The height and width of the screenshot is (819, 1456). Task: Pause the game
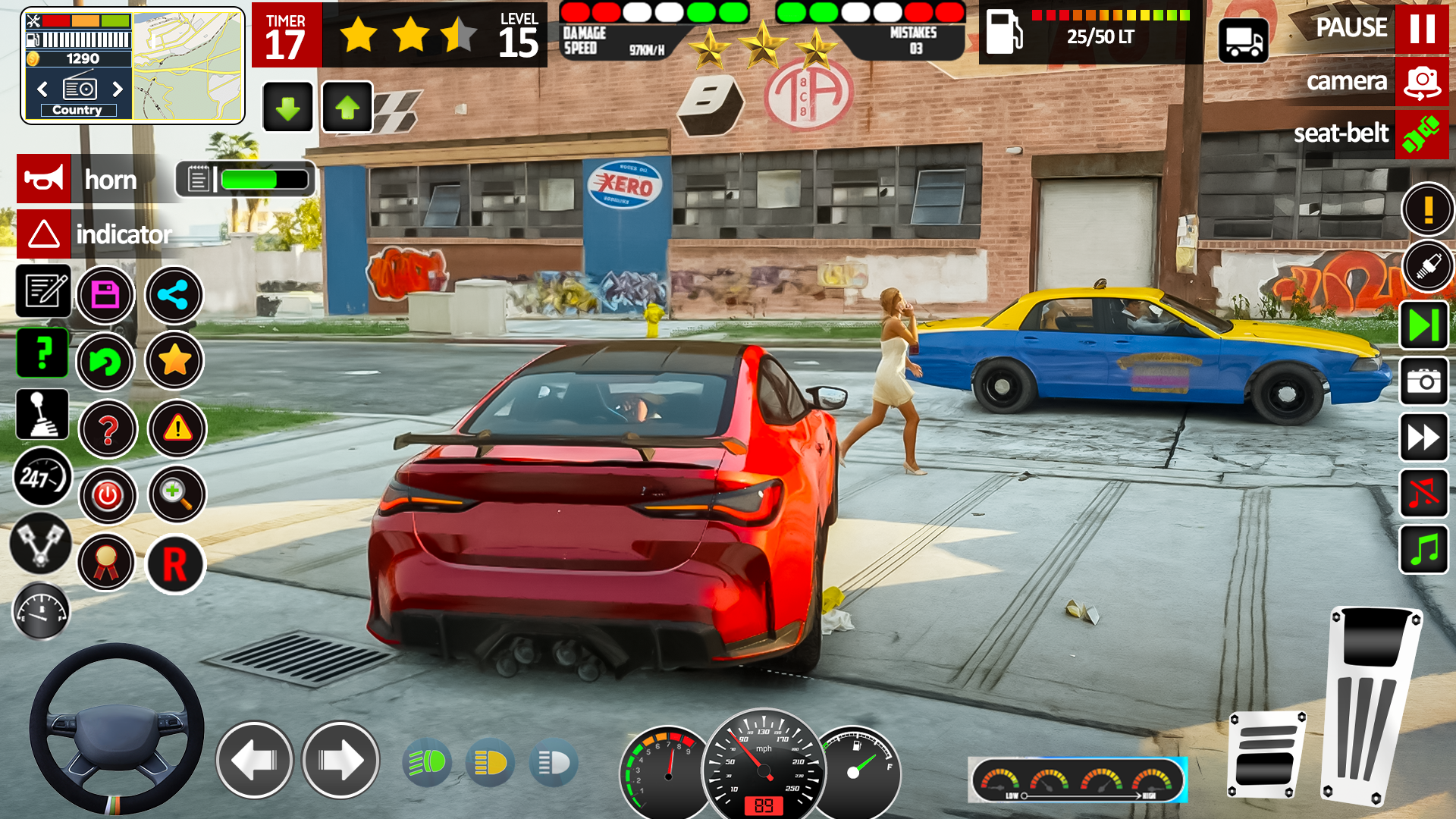[x=1421, y=28]
